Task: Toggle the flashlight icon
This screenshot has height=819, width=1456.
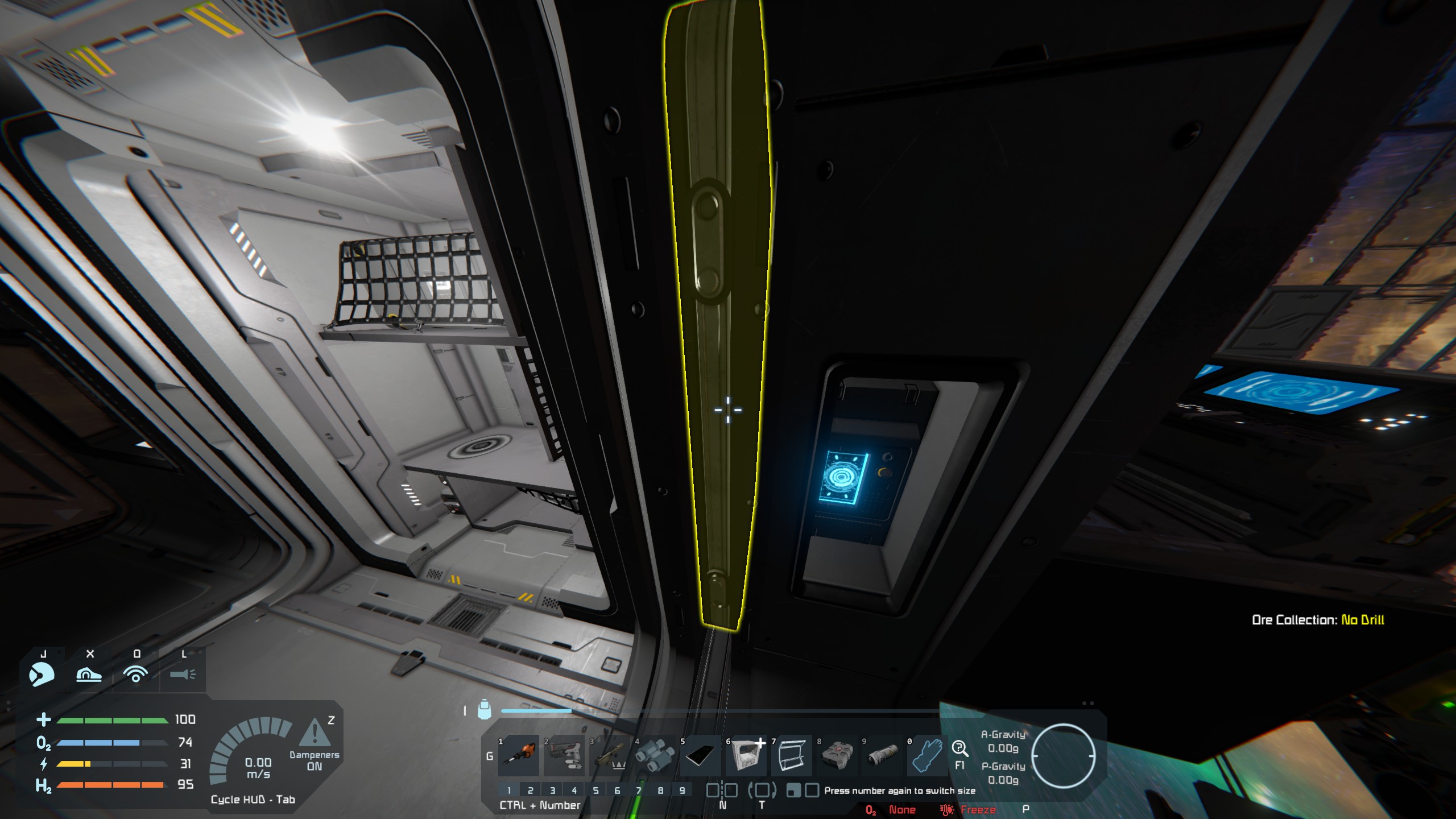Action: pos(183,675)
